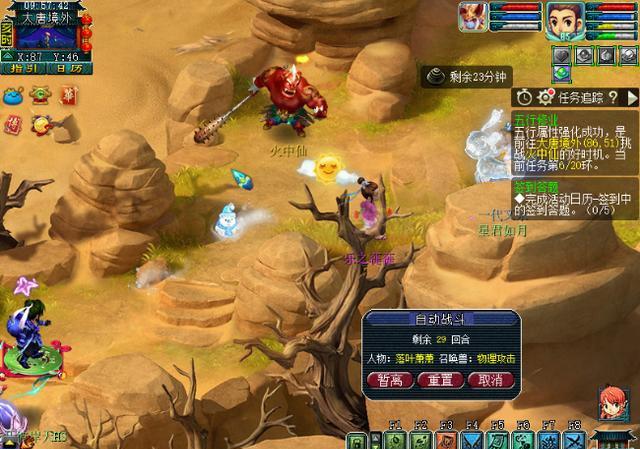Image resolution: width=640 pixels, height=449 pixels.
Task: Activate the F3 orange skill slot
Action: (446, 440)
